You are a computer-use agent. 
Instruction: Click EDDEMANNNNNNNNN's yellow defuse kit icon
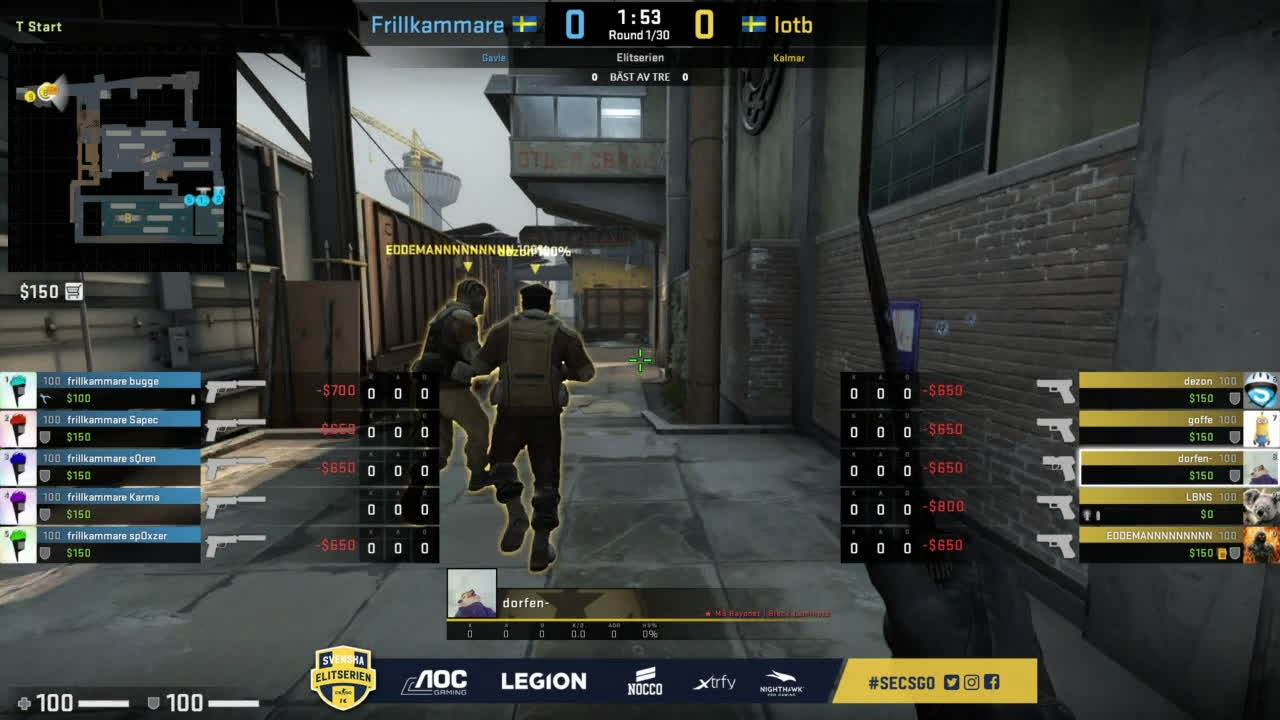pos(1220,552)
